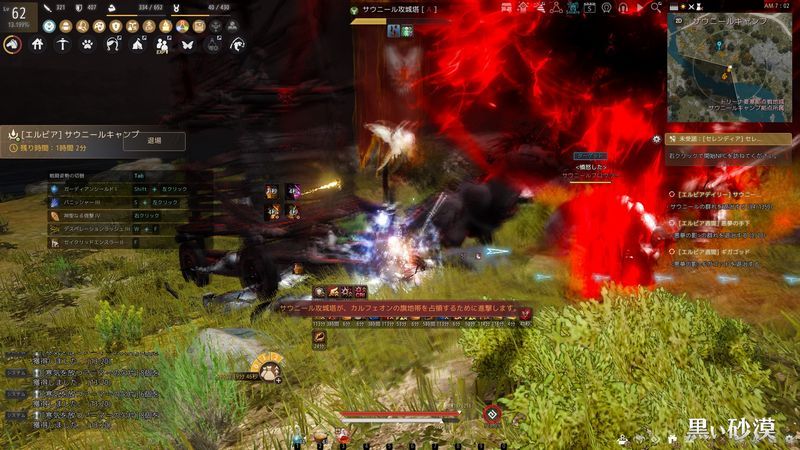Activate the red diamond emblem beside health bar

click(x=491, y=415)
